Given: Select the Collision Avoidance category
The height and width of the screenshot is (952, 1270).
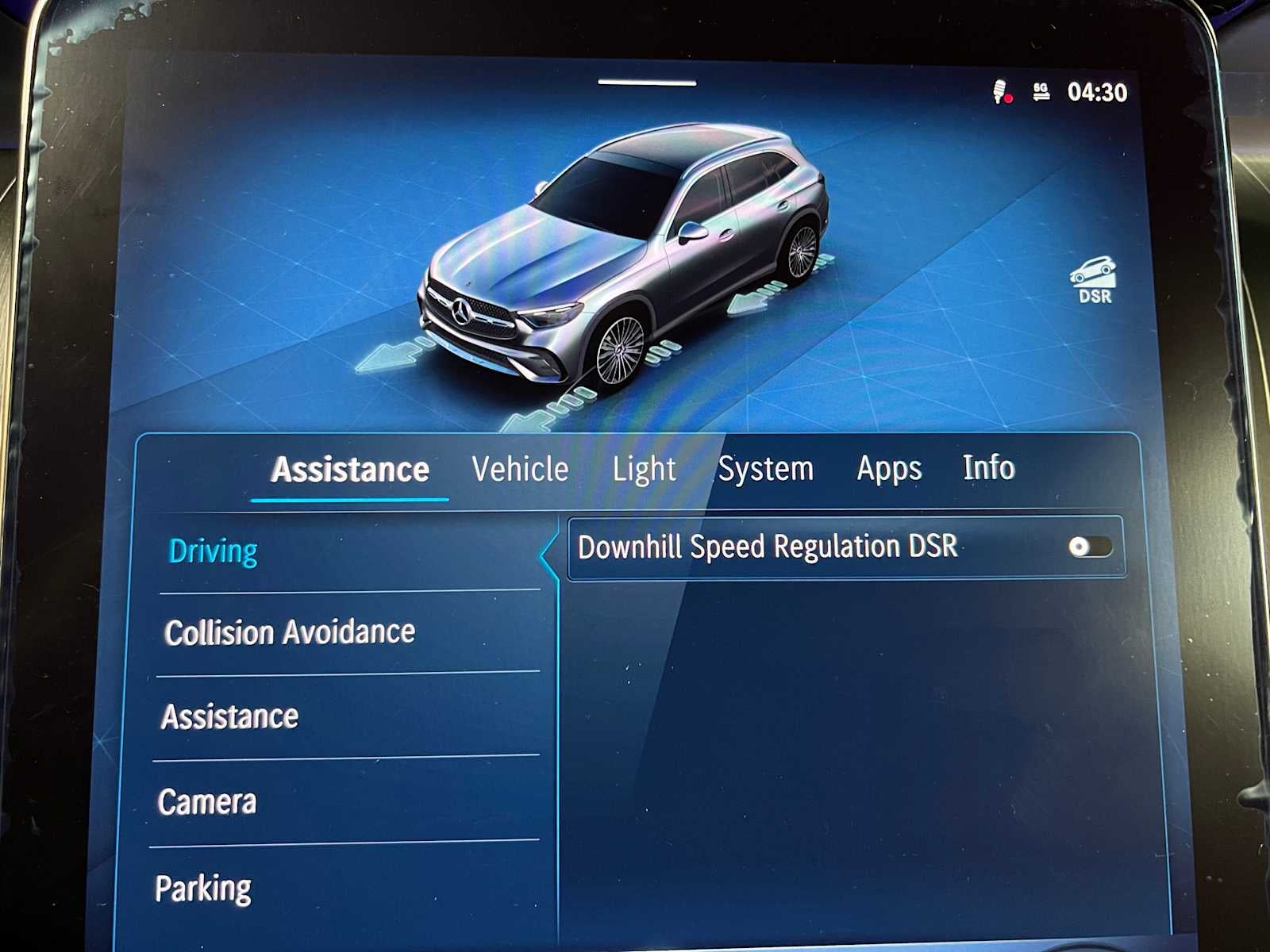Looking at the screenshot, I should pyautogui.click(x=288, y=632).
